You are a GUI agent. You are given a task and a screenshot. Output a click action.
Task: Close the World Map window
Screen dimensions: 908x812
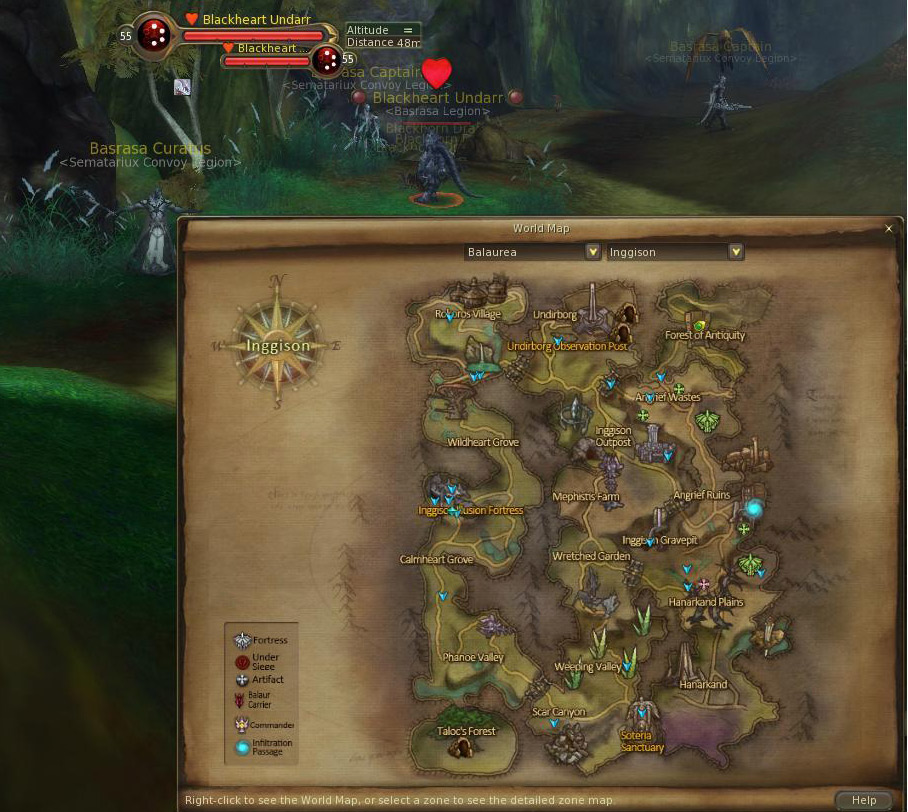pyautogui.click(x=889, y=229)
